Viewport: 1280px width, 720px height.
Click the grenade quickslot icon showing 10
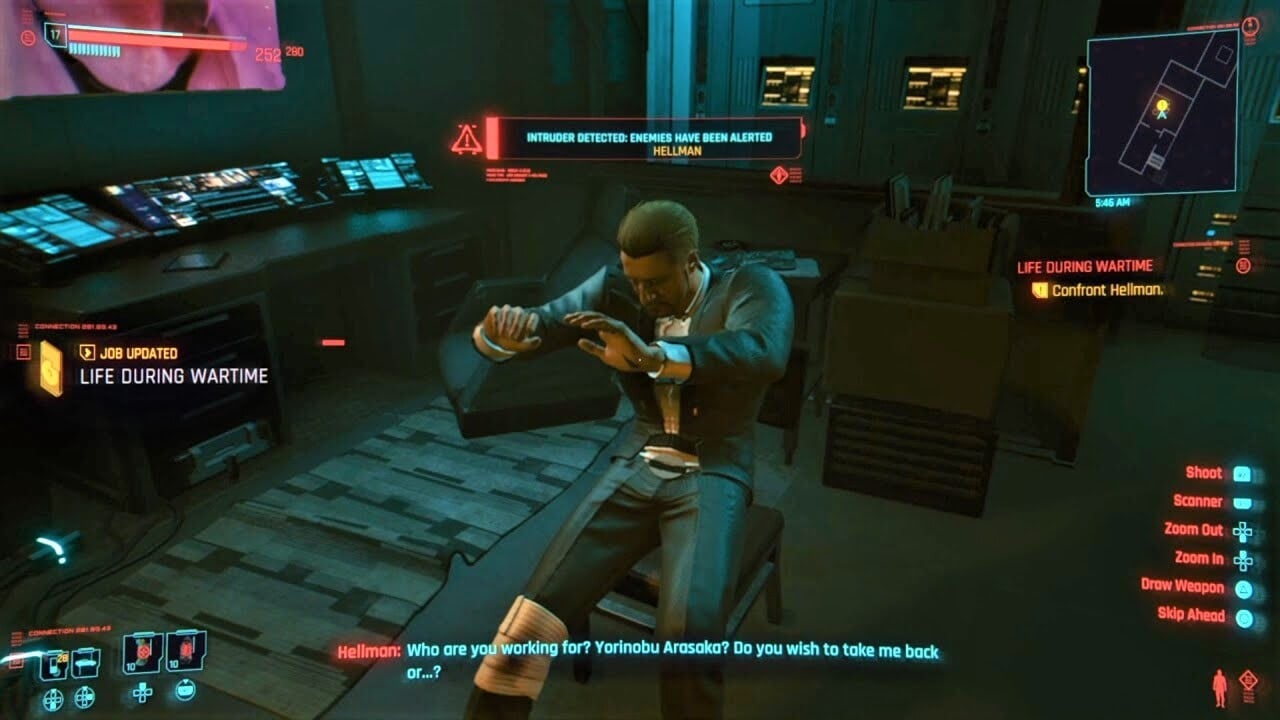coord(140,653)
